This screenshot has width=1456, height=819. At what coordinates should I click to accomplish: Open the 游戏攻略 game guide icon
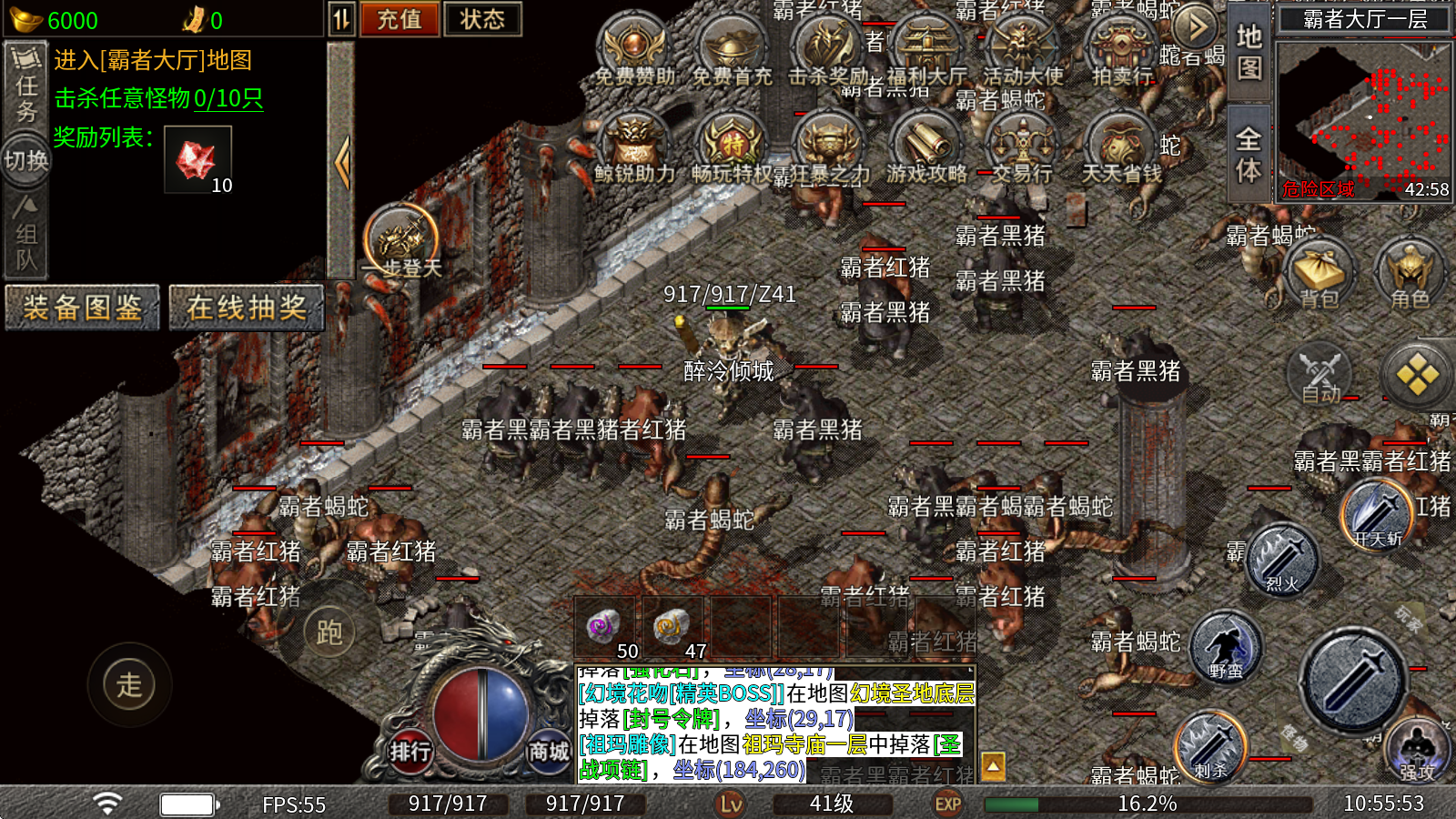tap(926, 147)
